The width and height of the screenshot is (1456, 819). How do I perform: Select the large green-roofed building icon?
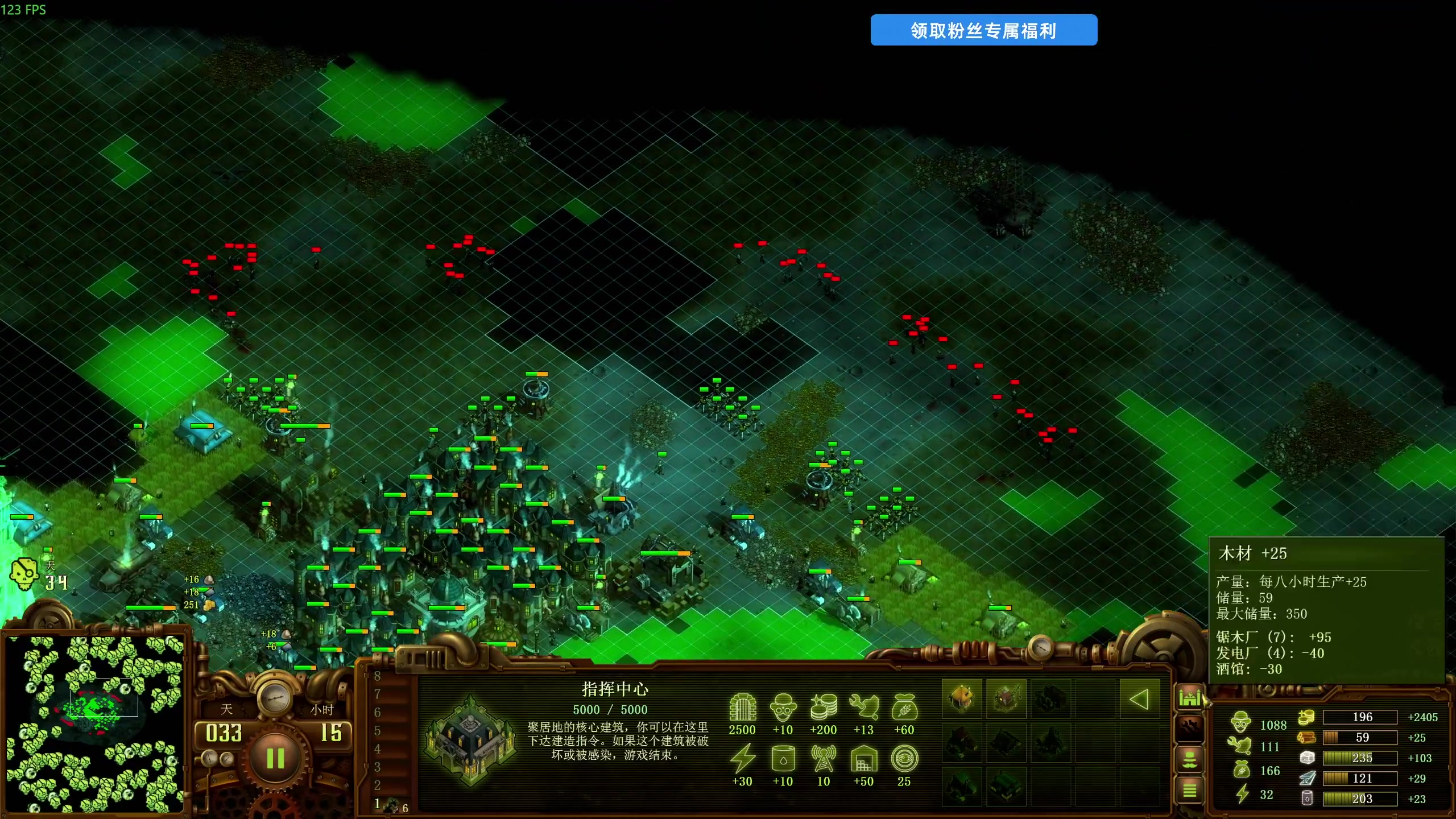pos(1006,787)
